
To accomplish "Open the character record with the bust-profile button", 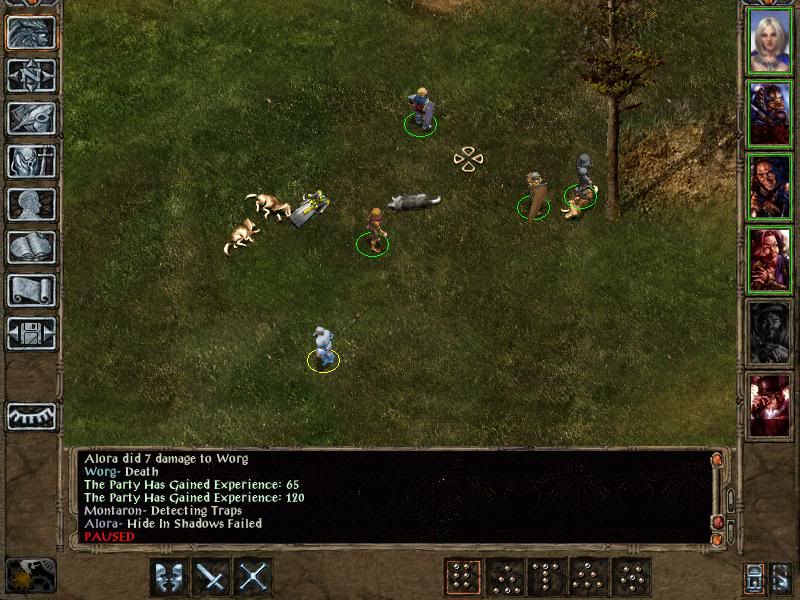I will click(31, 204).
